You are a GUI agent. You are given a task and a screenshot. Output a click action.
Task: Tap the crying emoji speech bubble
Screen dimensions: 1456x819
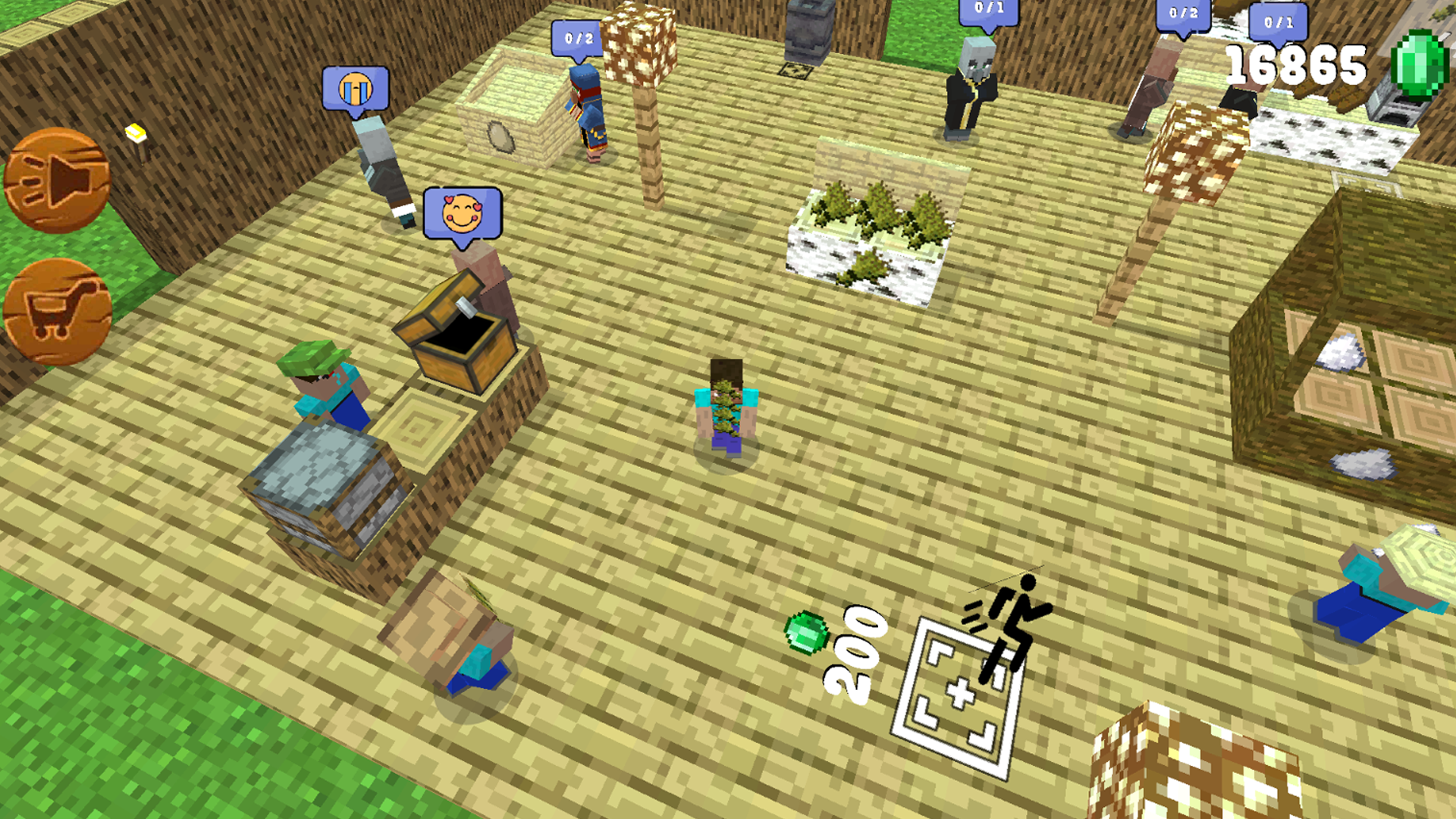pos(355,89)
